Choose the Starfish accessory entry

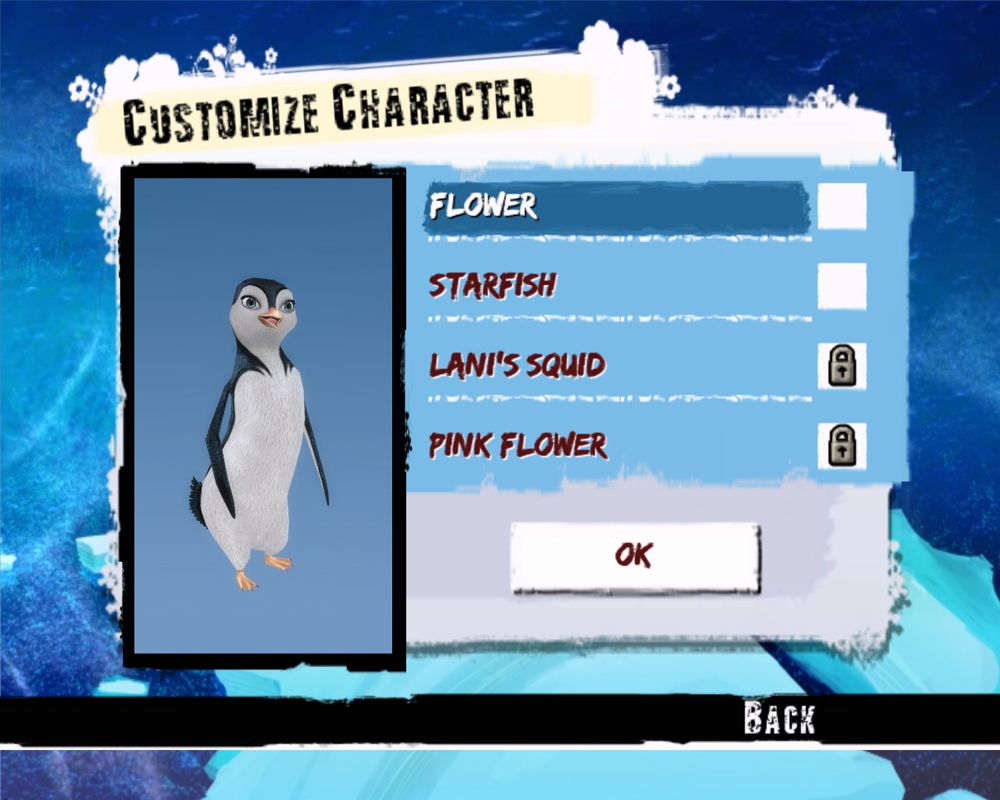point(492,286)
